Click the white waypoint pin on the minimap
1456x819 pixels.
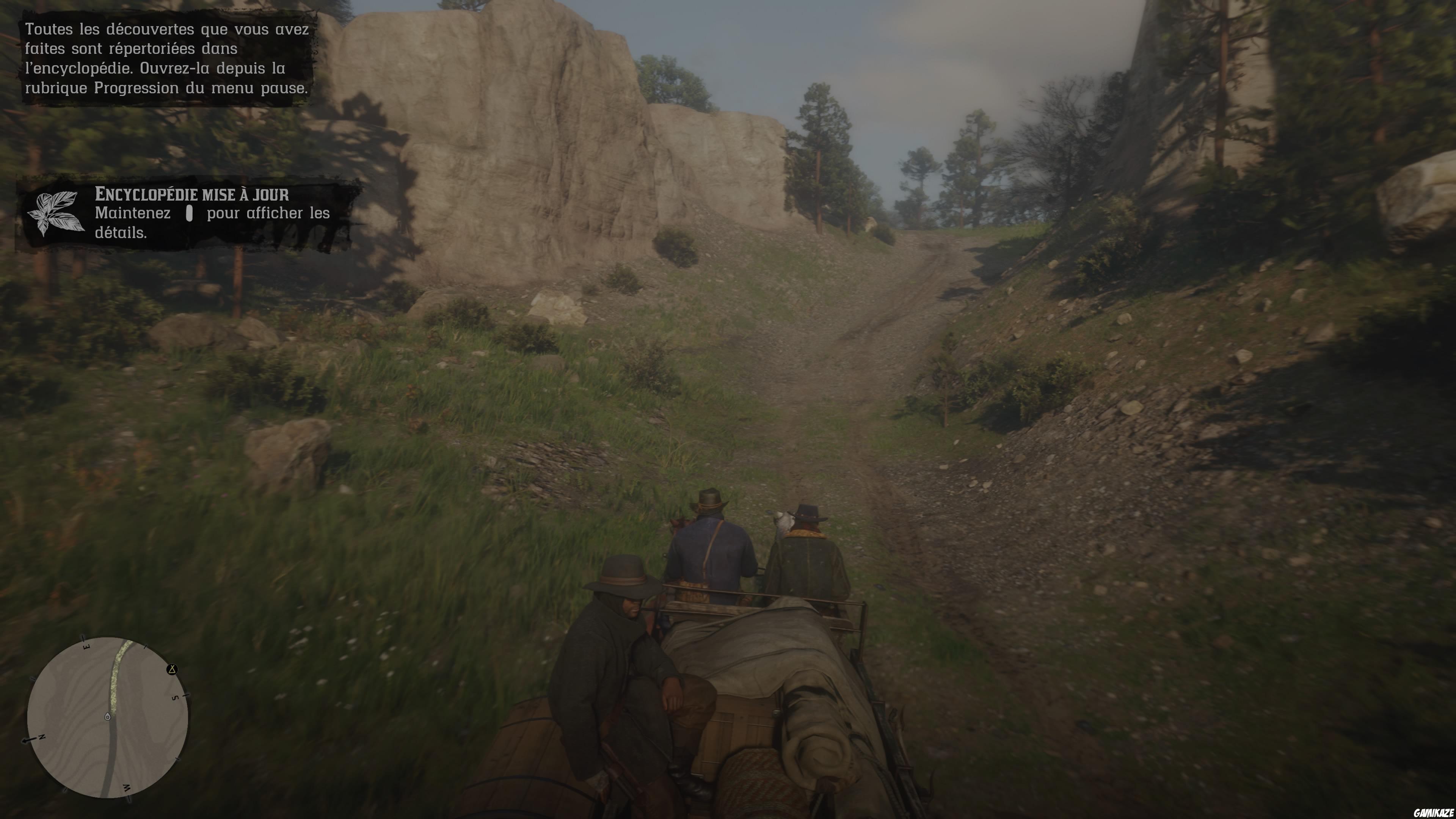click(x=108, y=715)
